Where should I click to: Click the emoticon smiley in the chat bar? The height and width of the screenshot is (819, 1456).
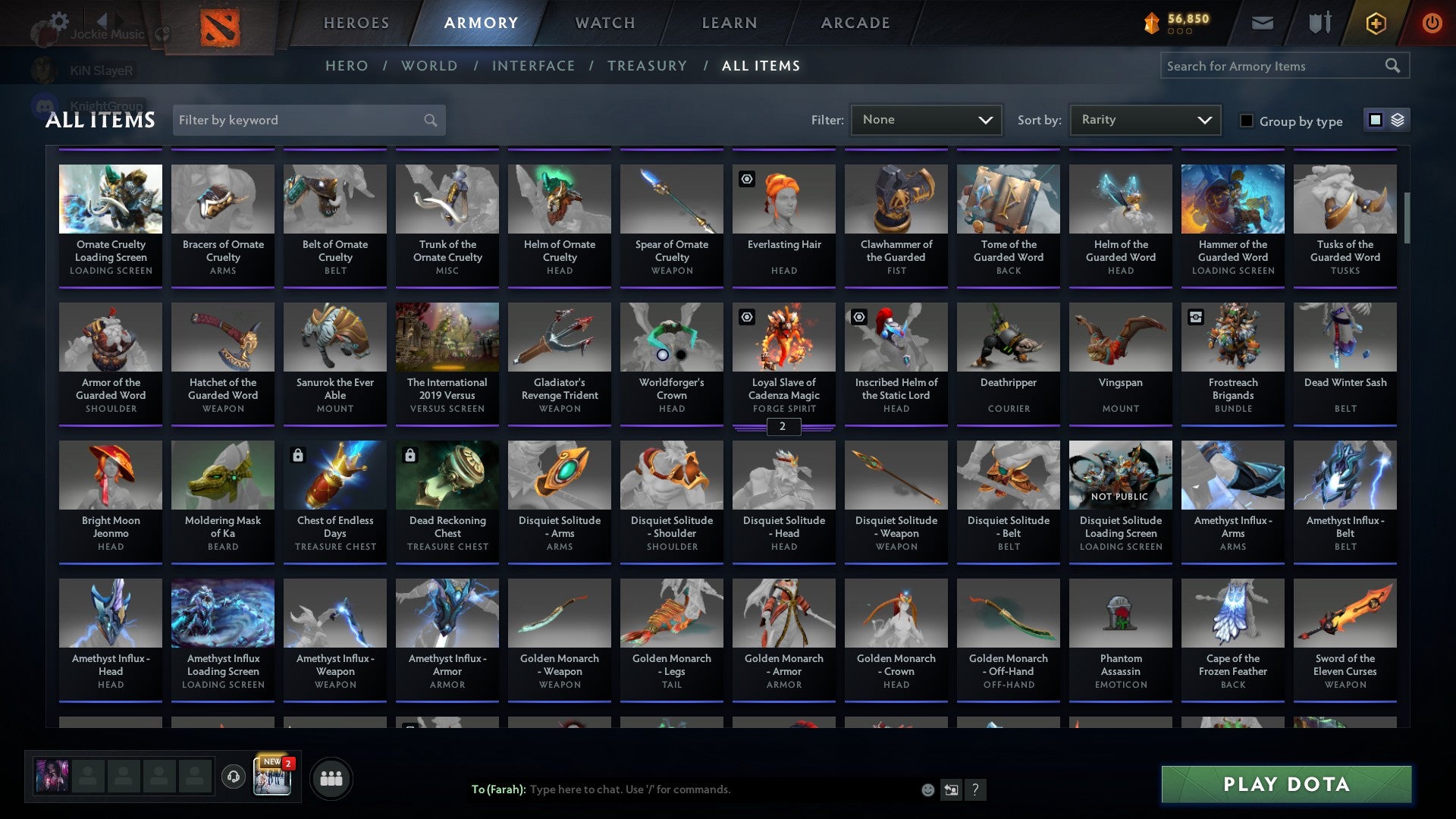click(x=927, y=789)
